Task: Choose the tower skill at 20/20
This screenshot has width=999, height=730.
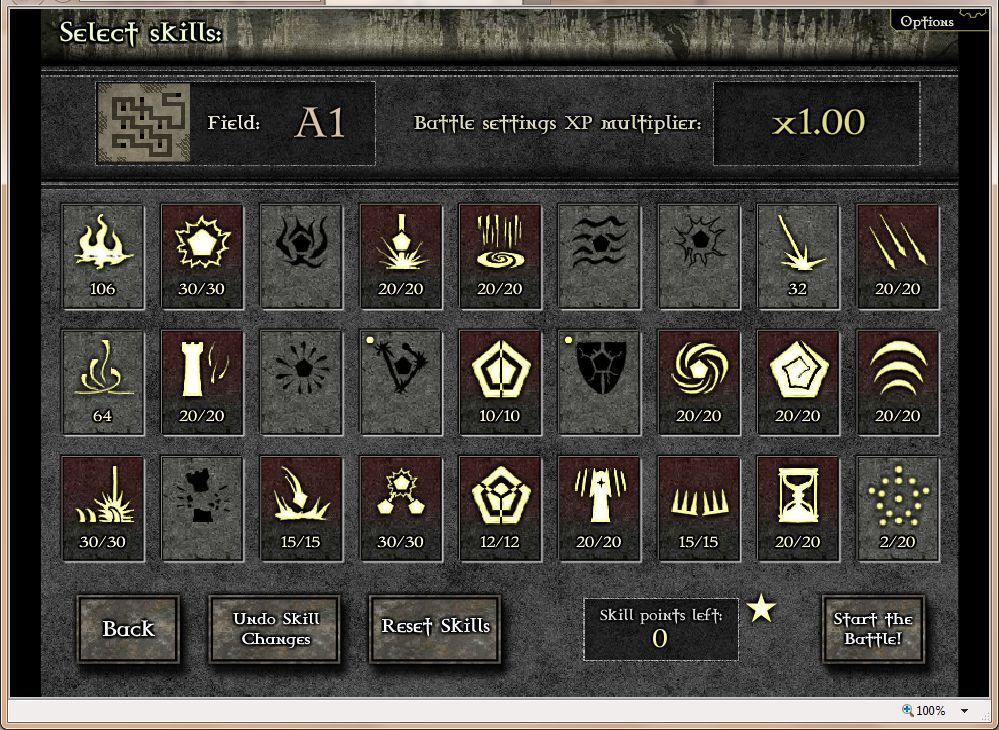Action: coord(202,382)
